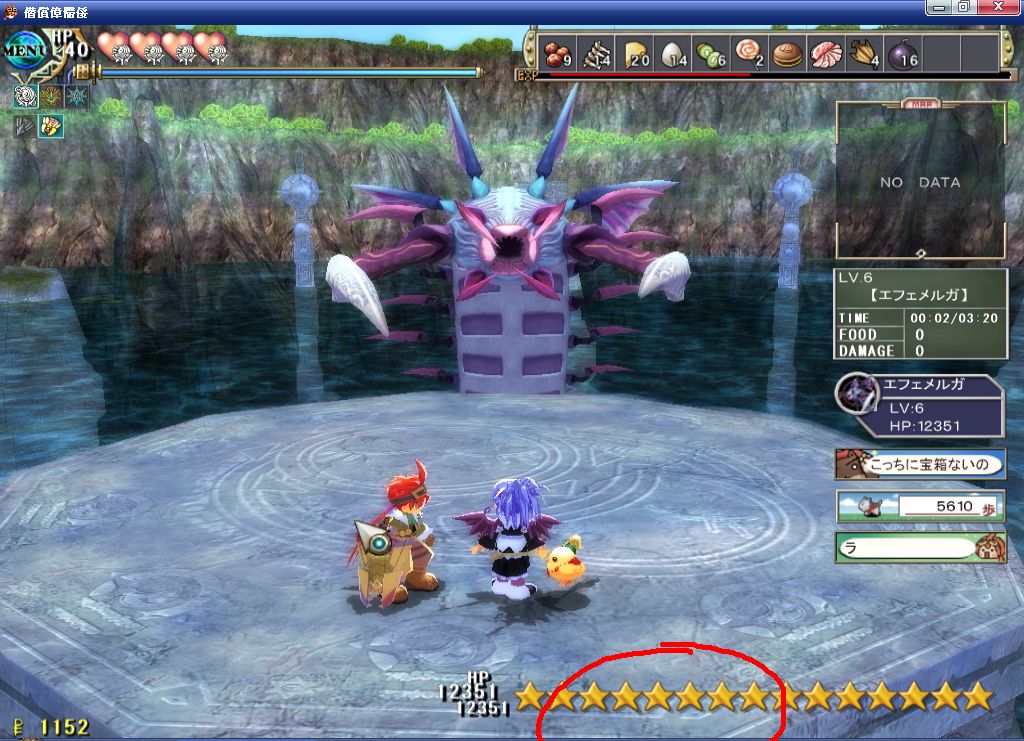Choose the yellow wrapped candy slot
The height and width of the screenshot is (741, 1024).
(864, 53)
